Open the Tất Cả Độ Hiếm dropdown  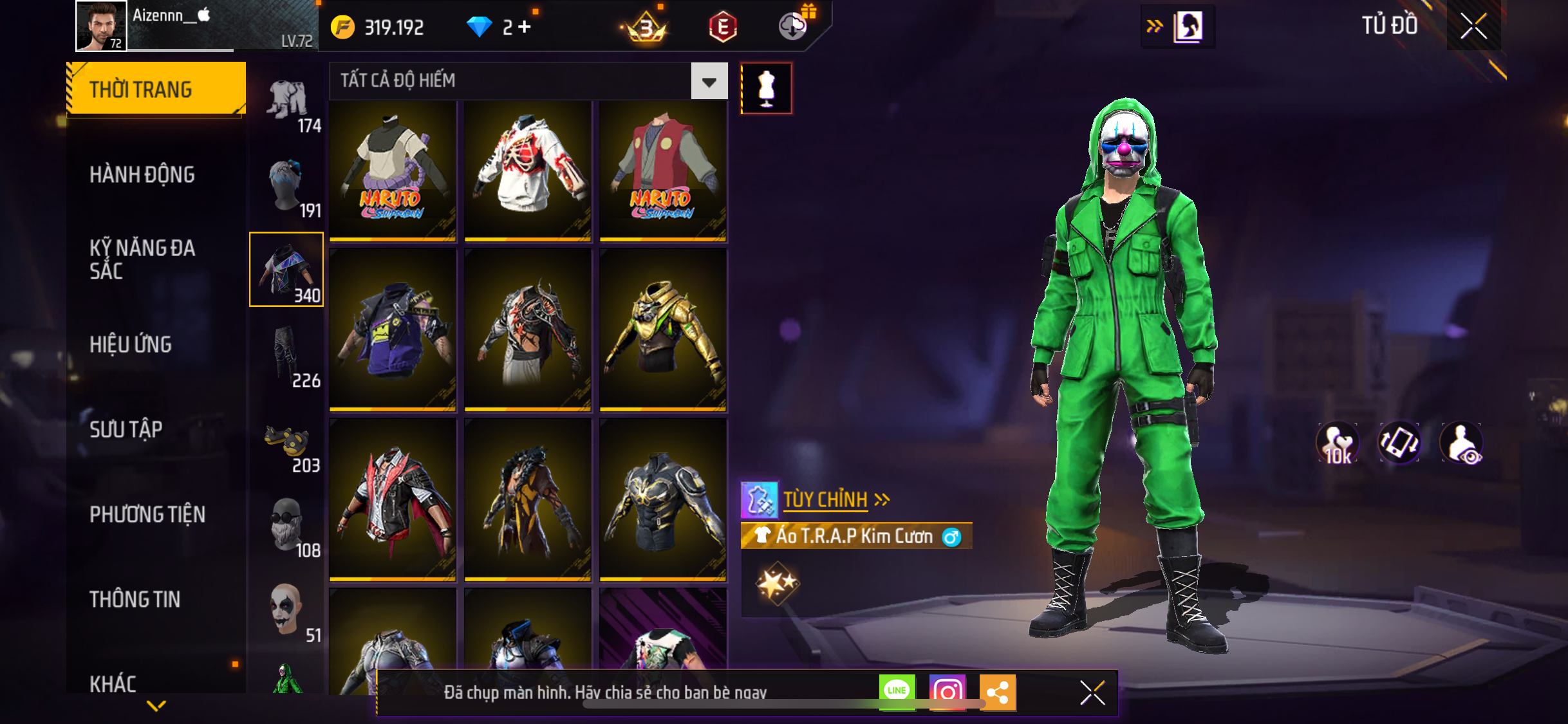(709, 82)
